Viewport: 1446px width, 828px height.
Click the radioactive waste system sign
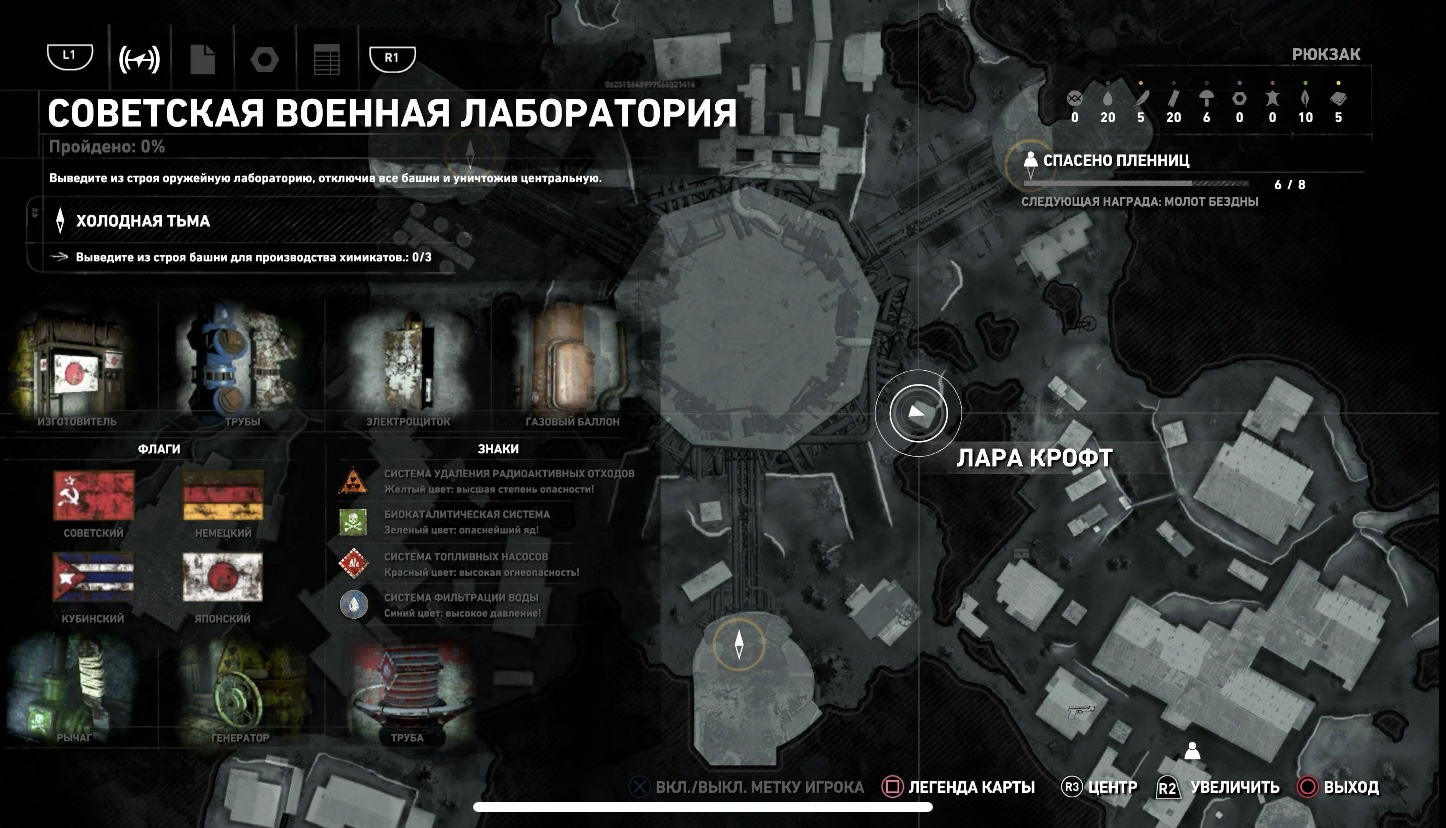(352, 480)
